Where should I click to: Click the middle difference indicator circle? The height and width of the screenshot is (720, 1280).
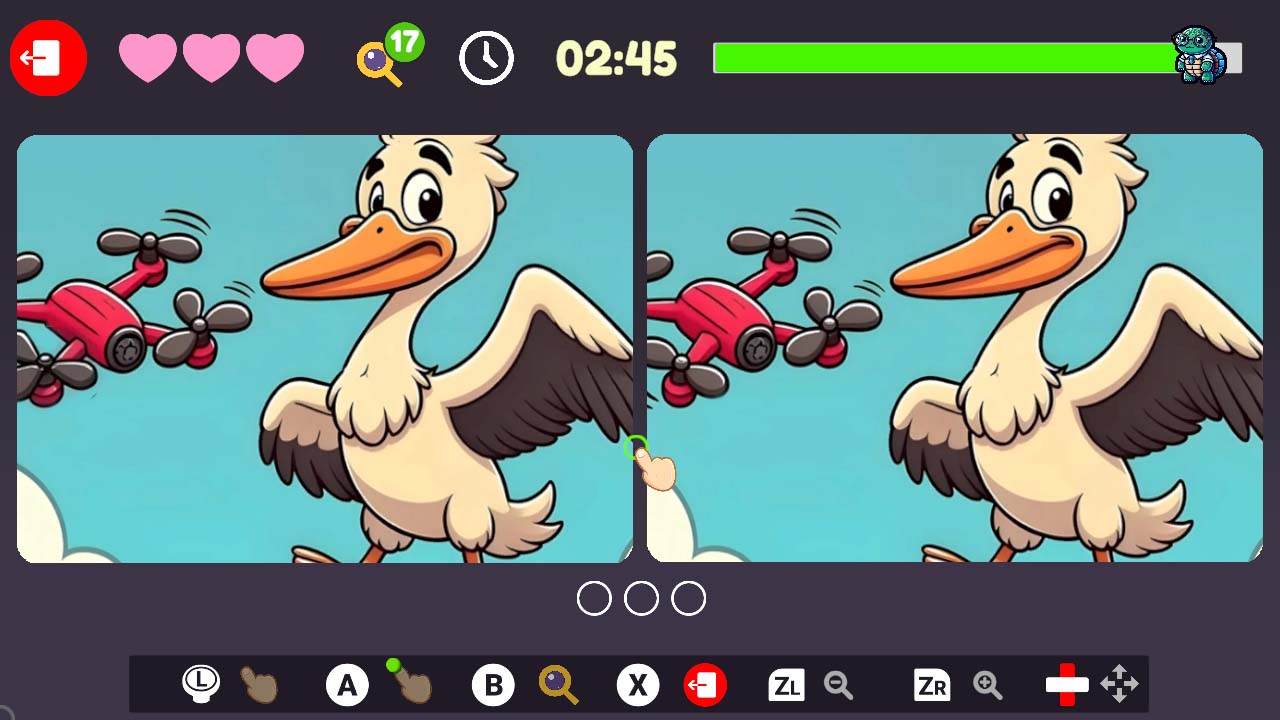click(643, 598)
